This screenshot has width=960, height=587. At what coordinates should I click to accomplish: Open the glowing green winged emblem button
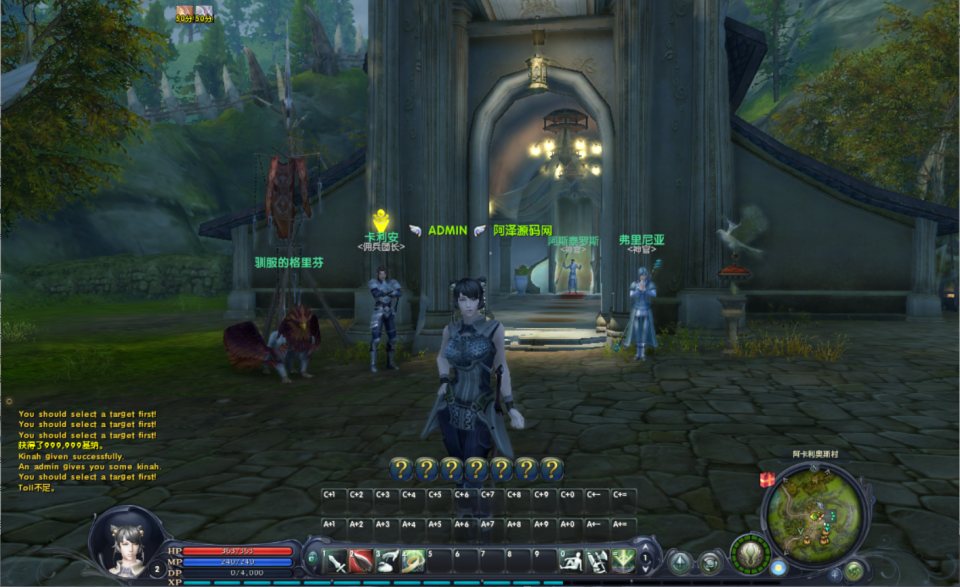pos(750,554)
